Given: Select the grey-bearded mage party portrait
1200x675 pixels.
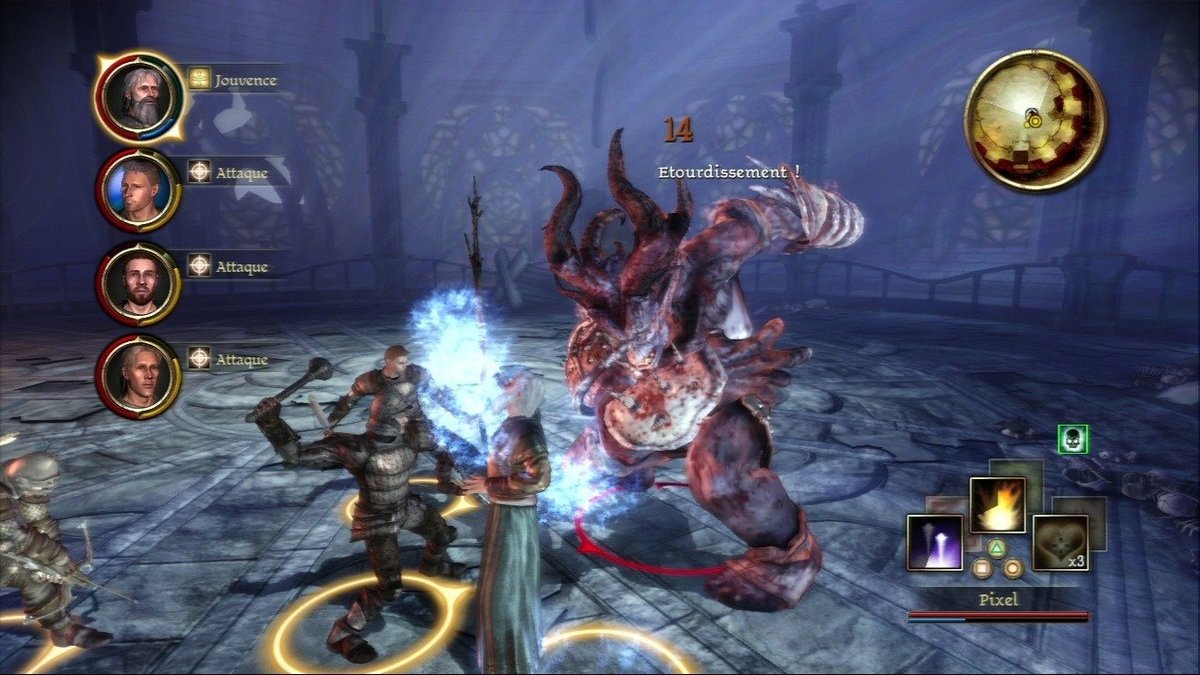Looking at the screenshot, I should point(138,94).
